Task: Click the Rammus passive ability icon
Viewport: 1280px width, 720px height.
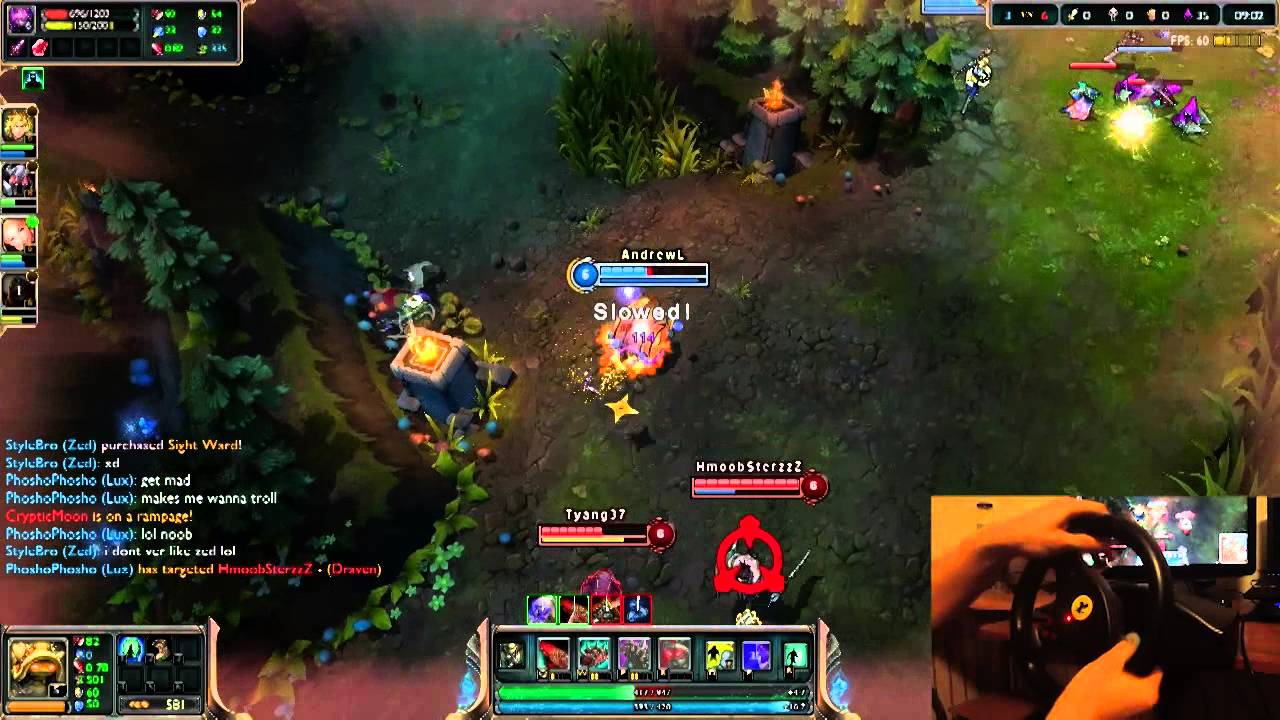Action: [x=512, y=655]
